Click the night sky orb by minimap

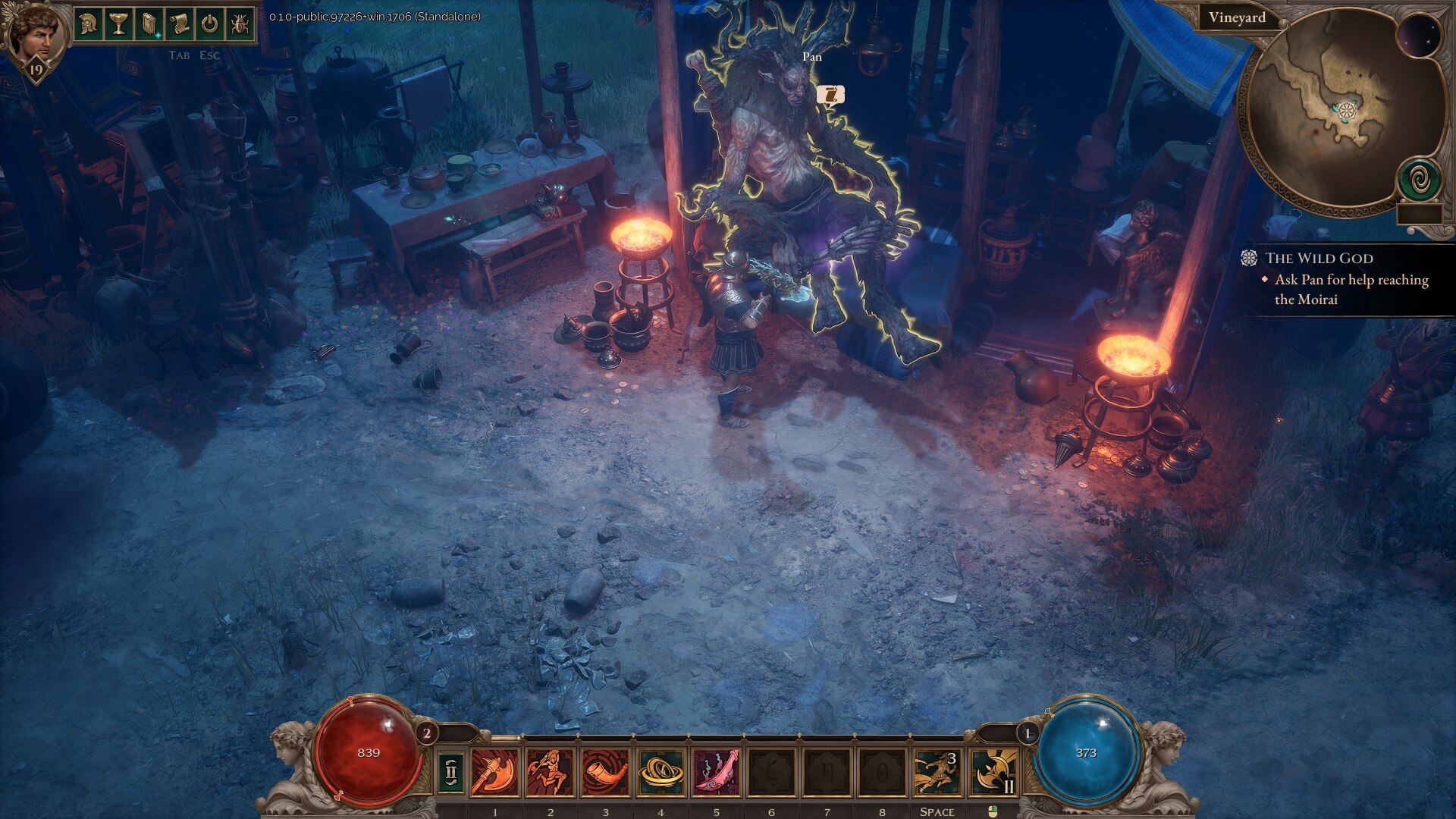[1418, 36]
